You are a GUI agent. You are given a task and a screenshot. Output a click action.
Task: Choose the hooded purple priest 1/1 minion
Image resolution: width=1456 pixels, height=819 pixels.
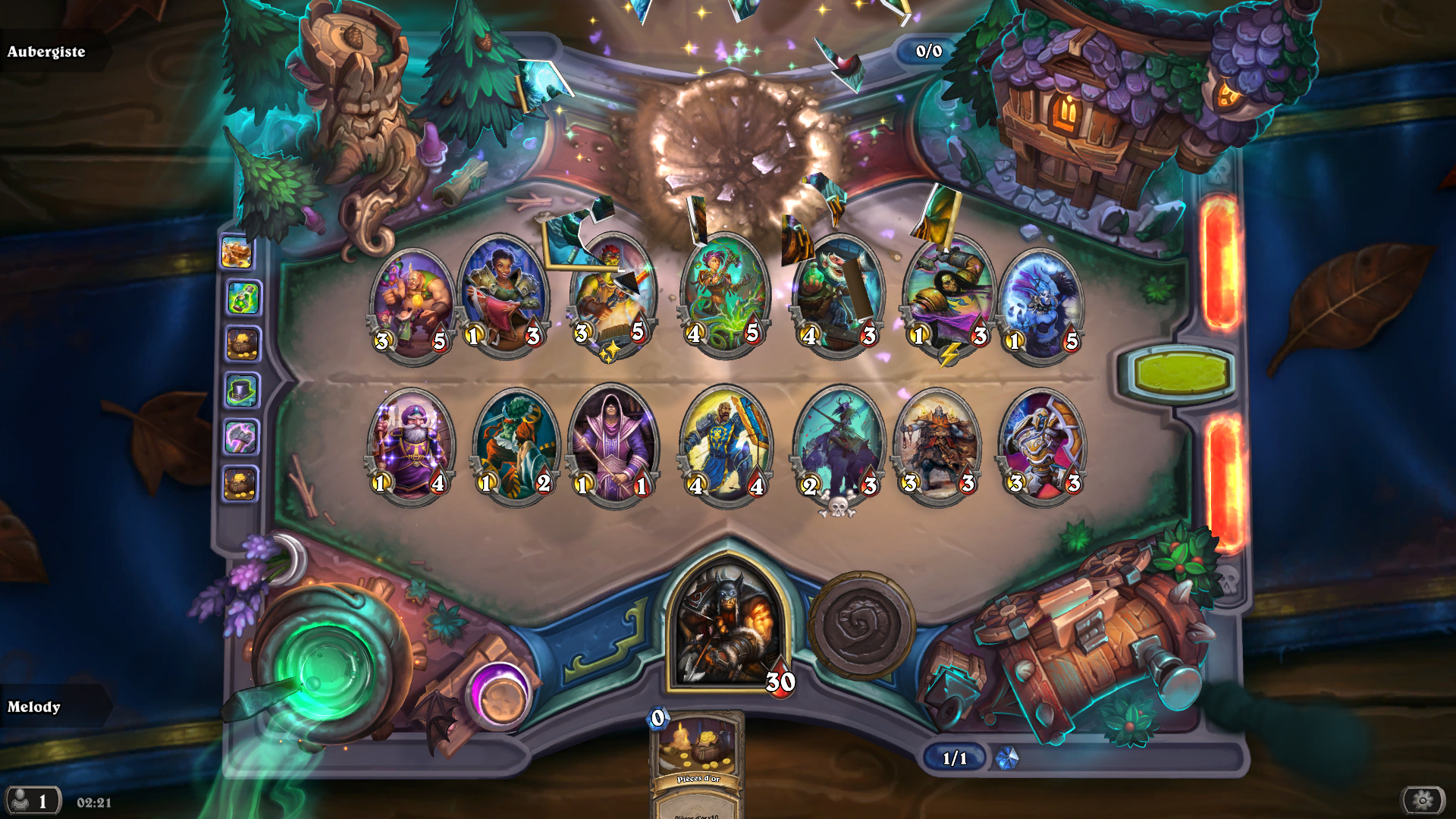613,445
